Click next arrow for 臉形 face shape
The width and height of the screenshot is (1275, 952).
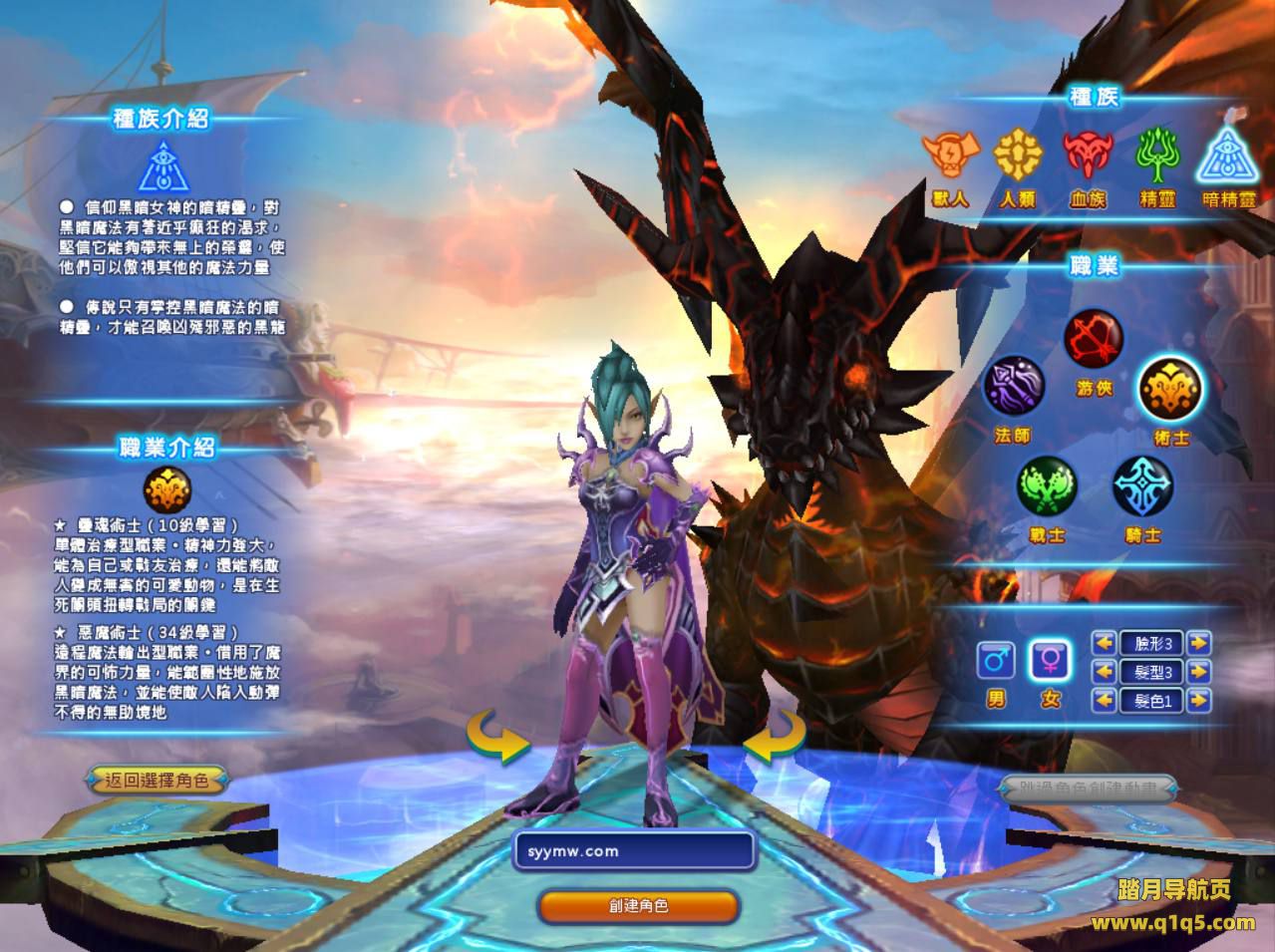[1199, 643]
